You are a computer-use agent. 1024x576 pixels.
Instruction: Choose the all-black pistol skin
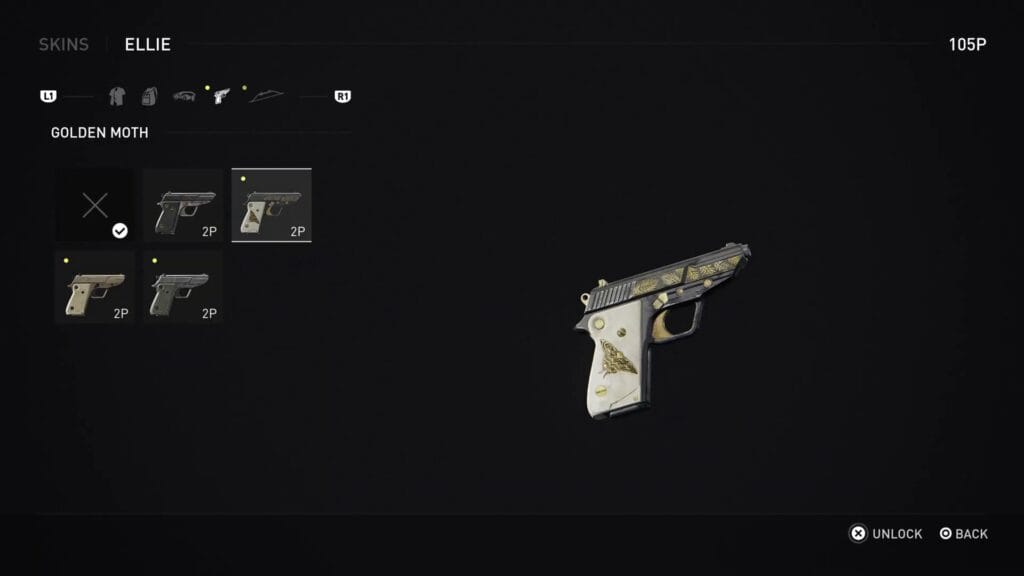tap(182, 206)
